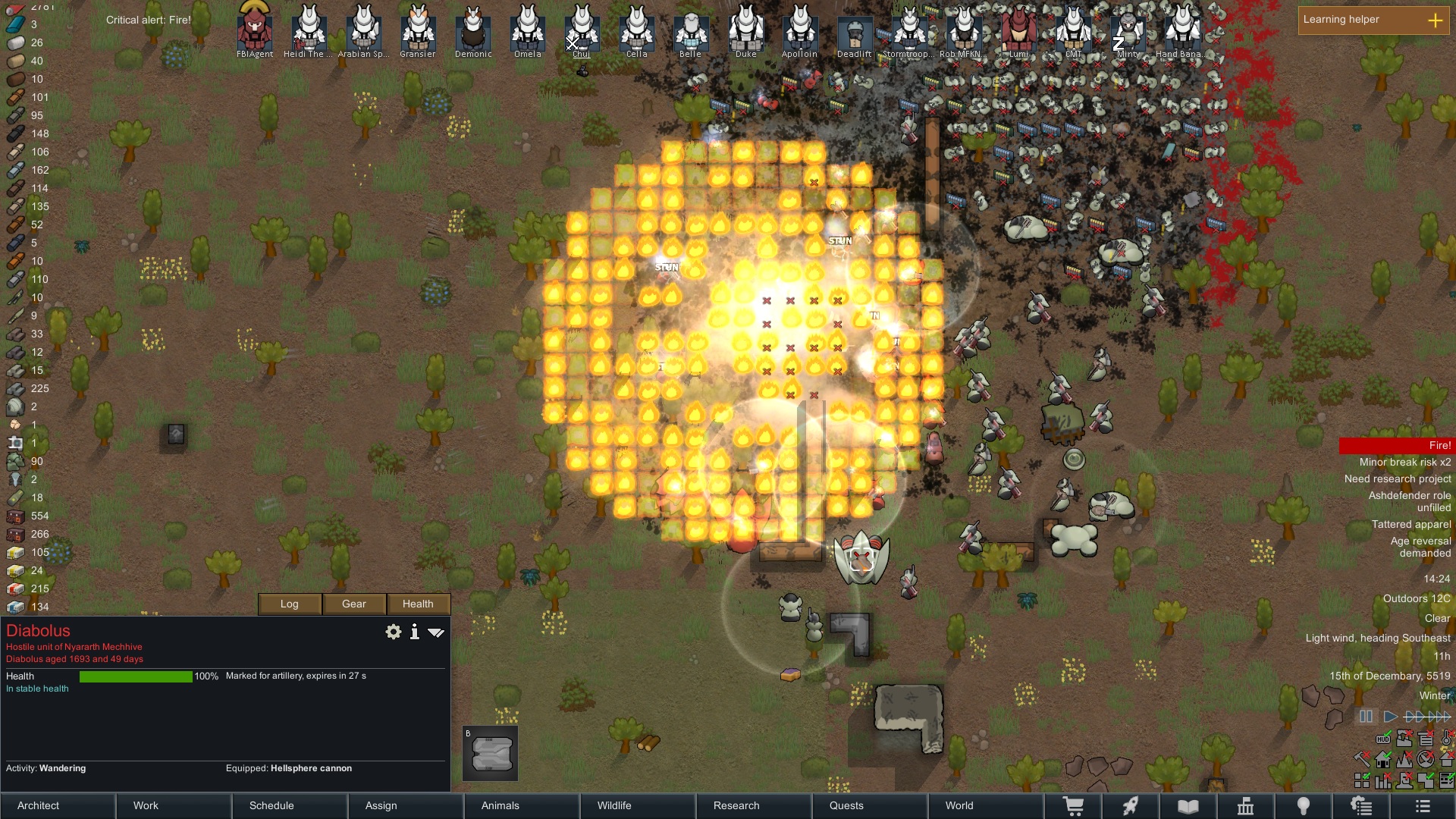Open the trade cart menu icon

pos(1073,806)
